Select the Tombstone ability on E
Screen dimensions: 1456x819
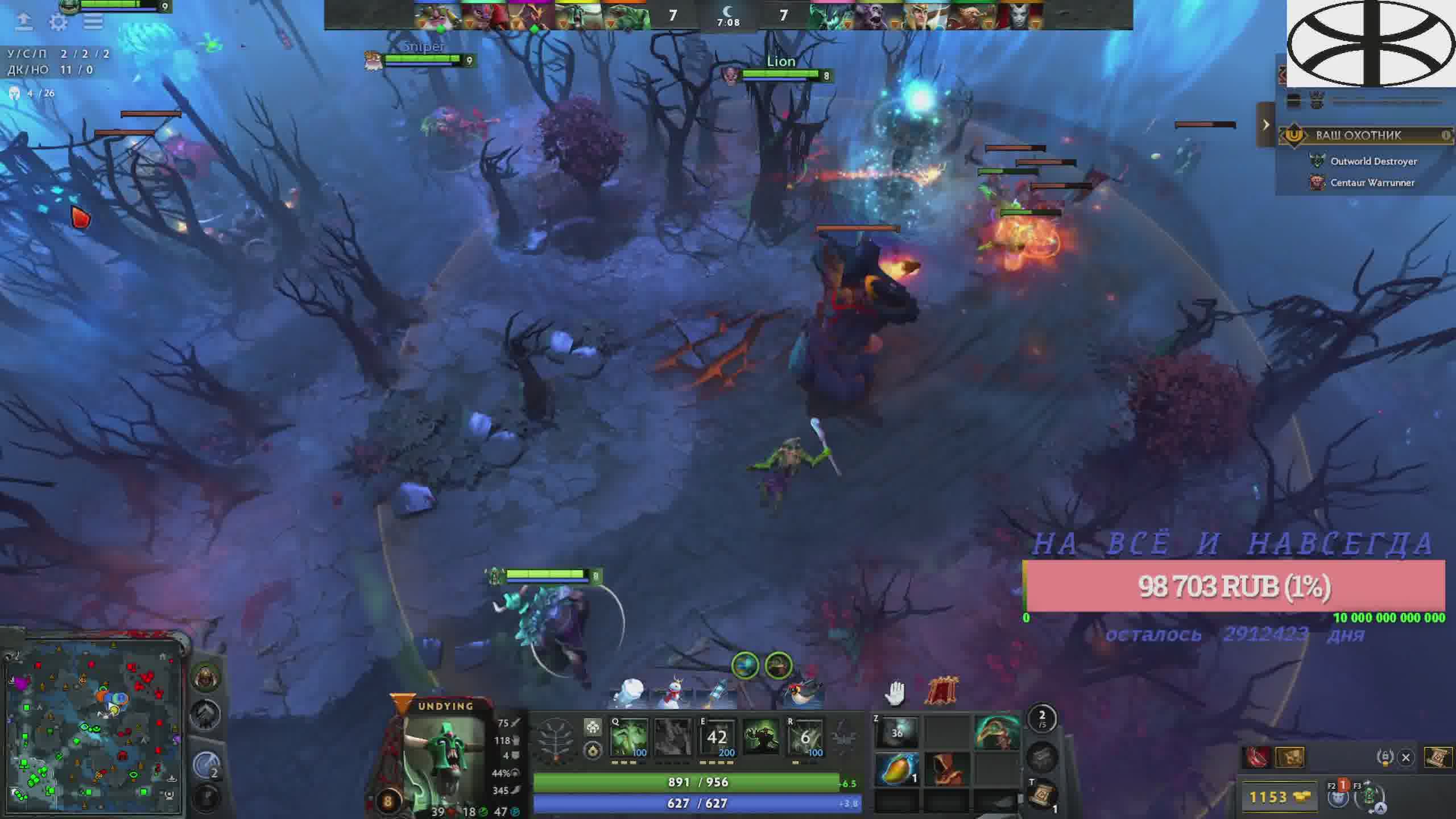[x=717, y=738]
